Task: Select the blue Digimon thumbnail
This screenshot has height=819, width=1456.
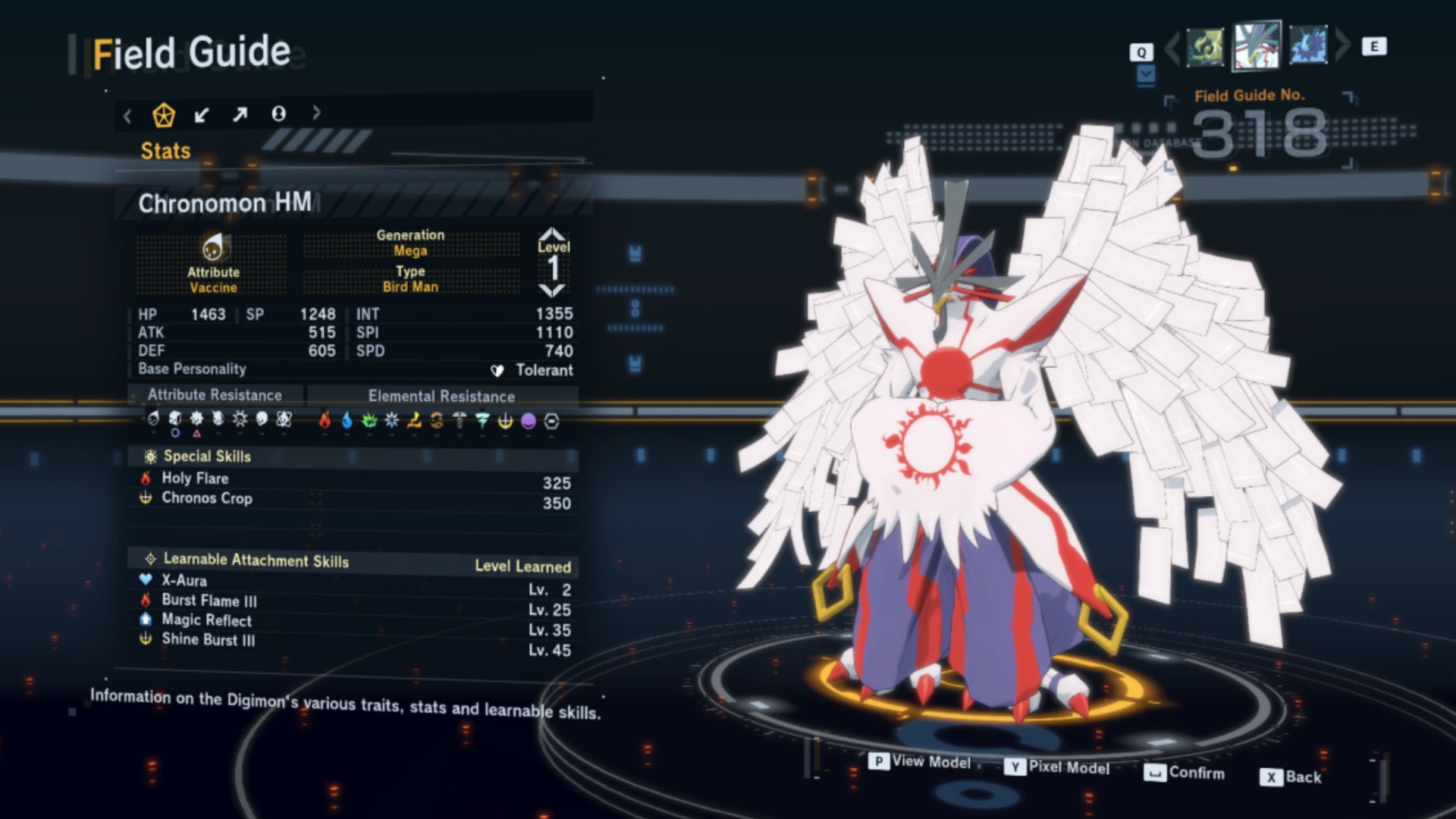Action: click(1308, 45)
